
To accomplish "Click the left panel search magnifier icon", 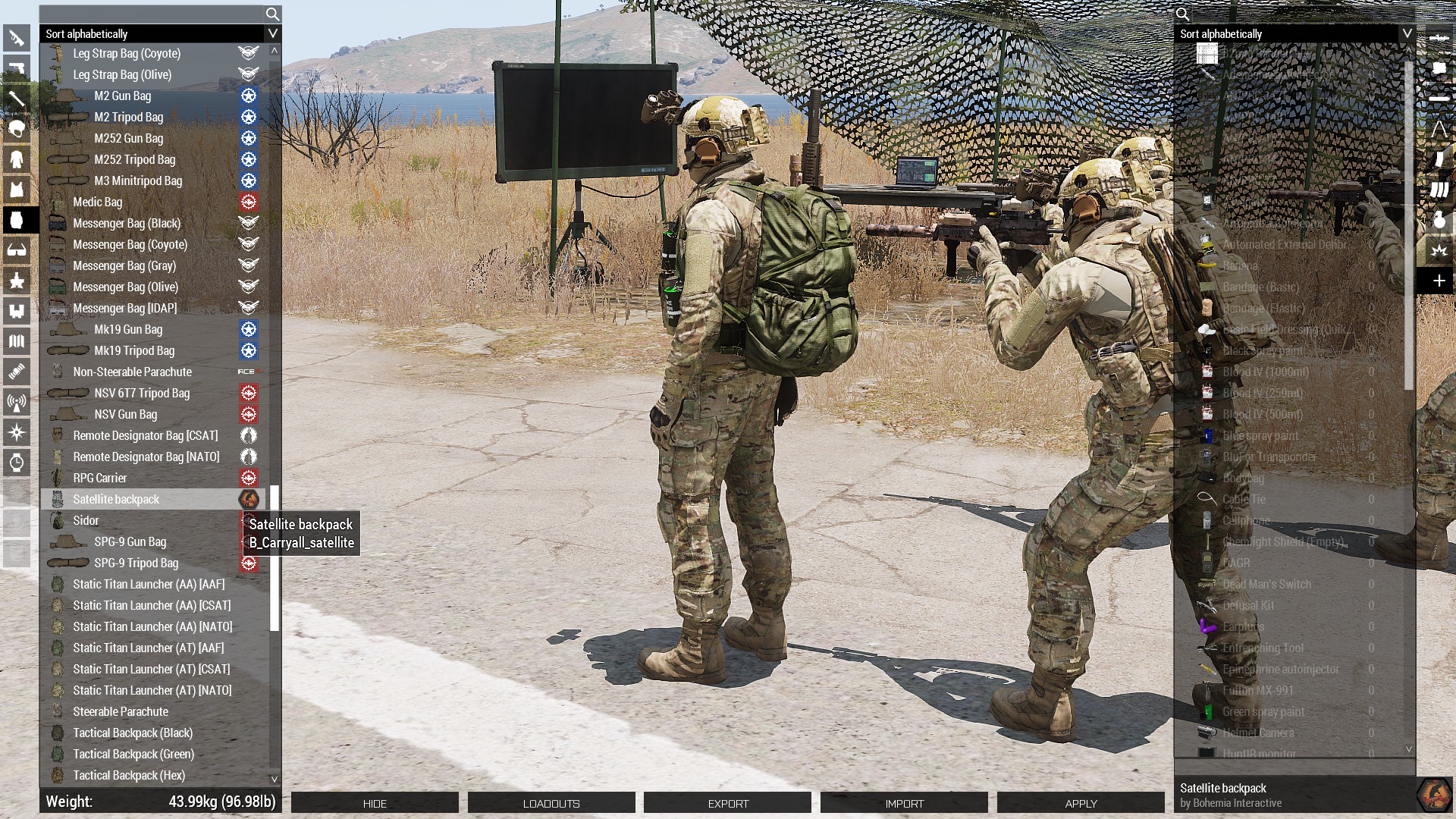I will click(x=272, y=14).
